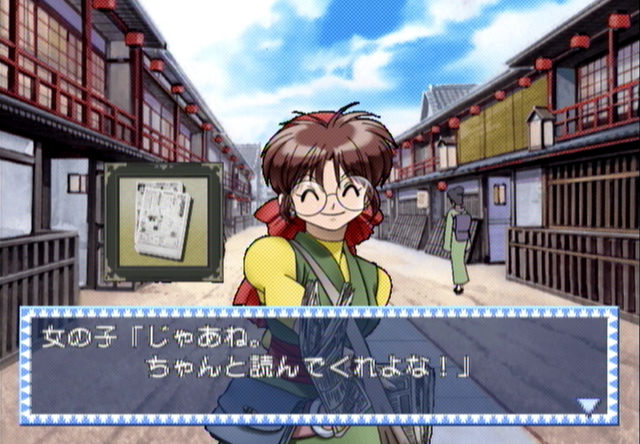
Task: Advance dialogue with the down arrow indicator
Action: click(x=590, y=405)
